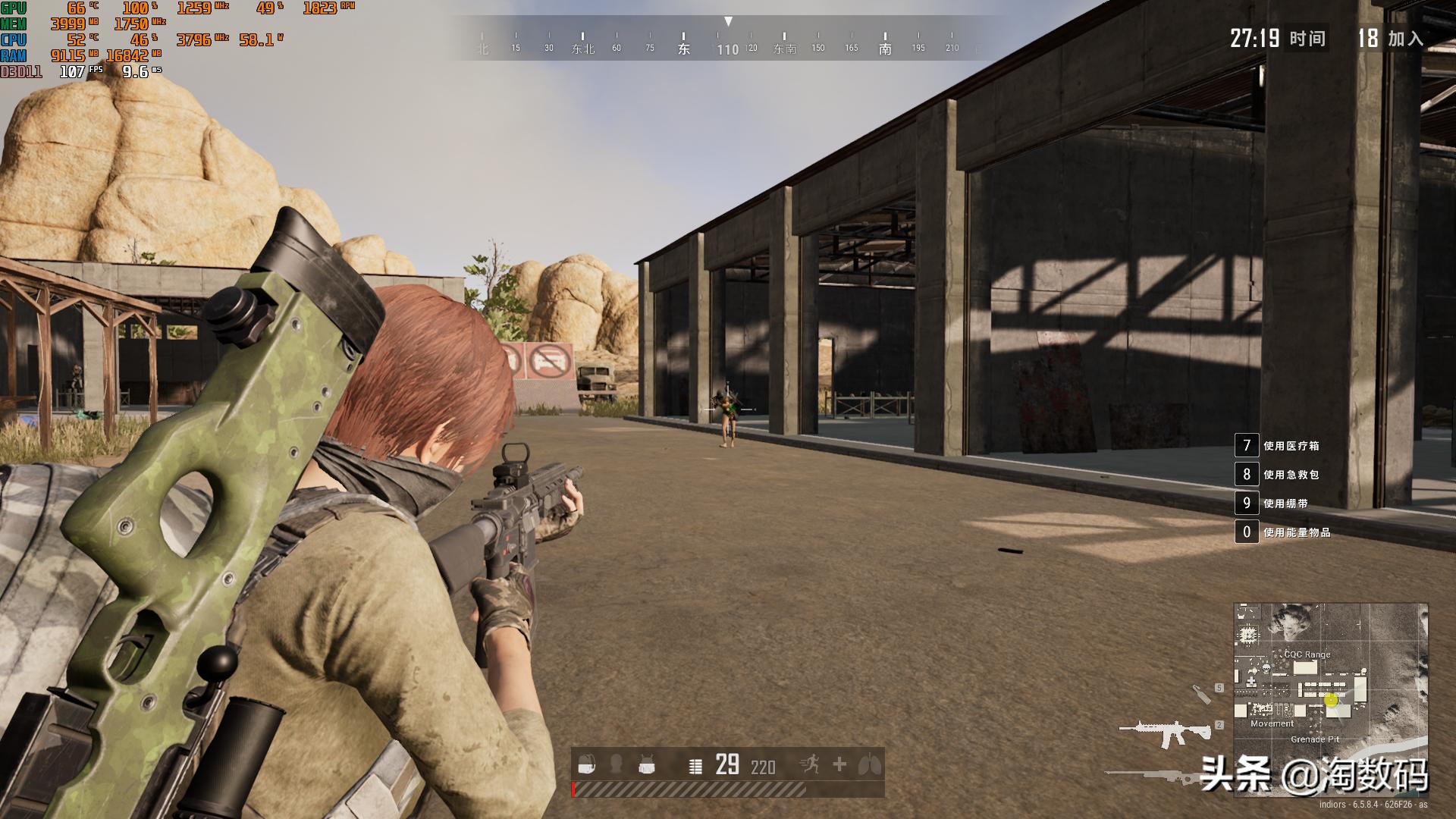Click the ammo magazine icon beside 29 counter

click(x=695, y=766)
